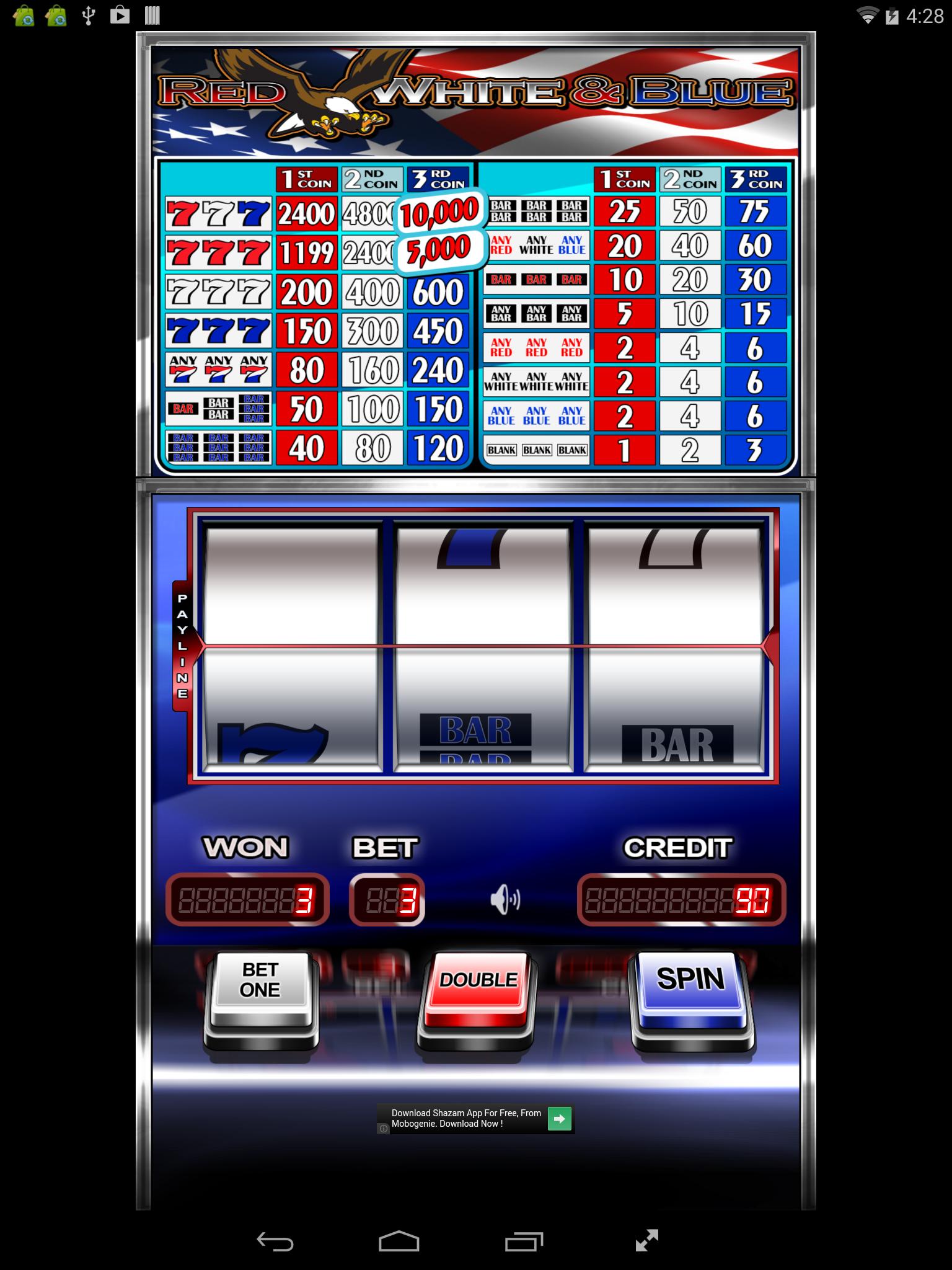
Task: Tap the USB connection icon in the status bar
Action: (x=90, y=14)
